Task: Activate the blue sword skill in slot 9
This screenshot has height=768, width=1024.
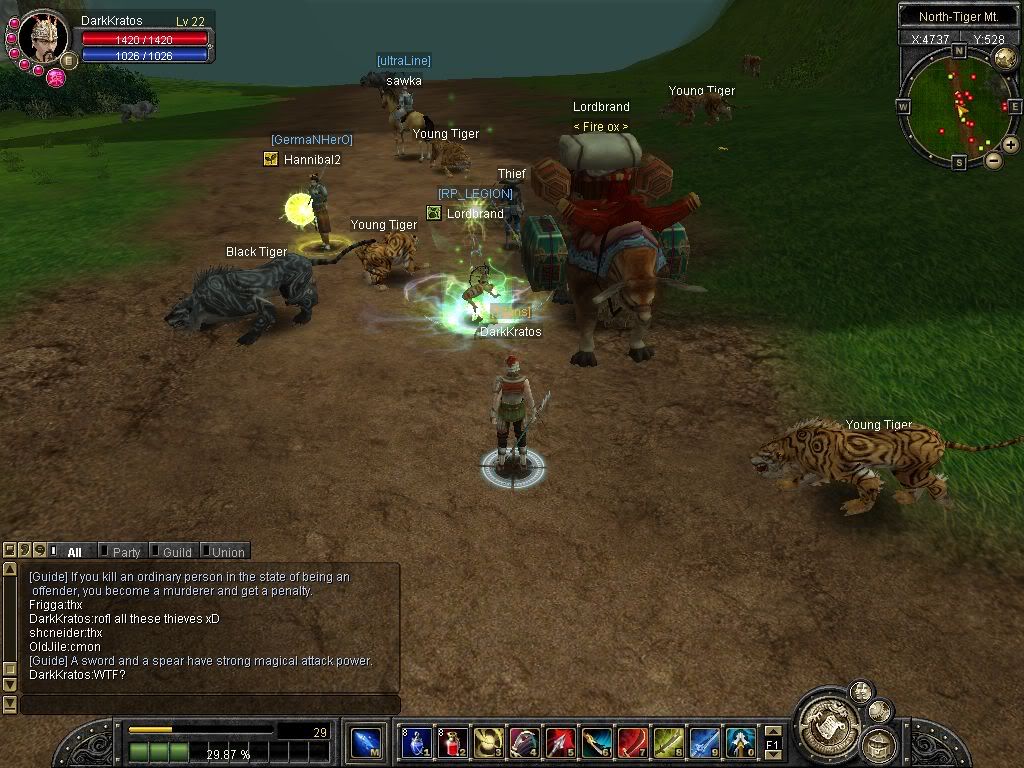Action: click(704, 743)
